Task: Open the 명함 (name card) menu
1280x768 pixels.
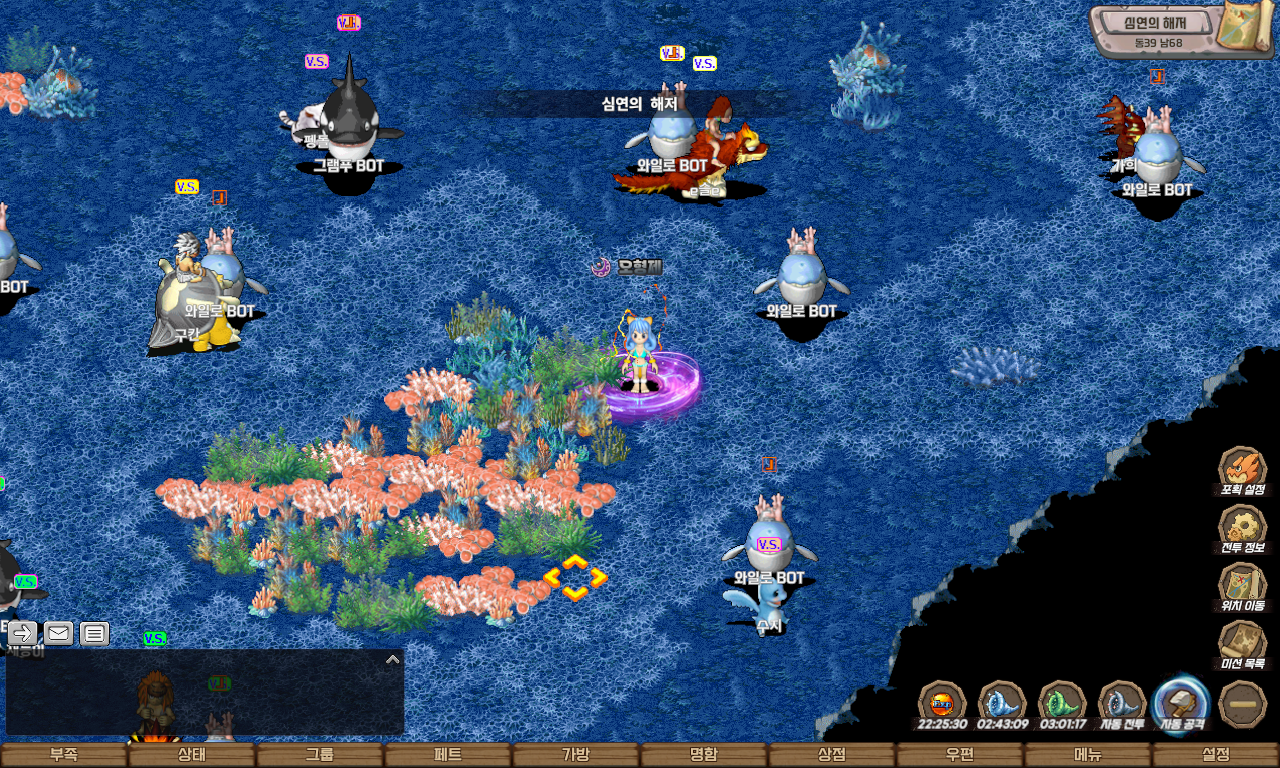Action: (704, 755)
